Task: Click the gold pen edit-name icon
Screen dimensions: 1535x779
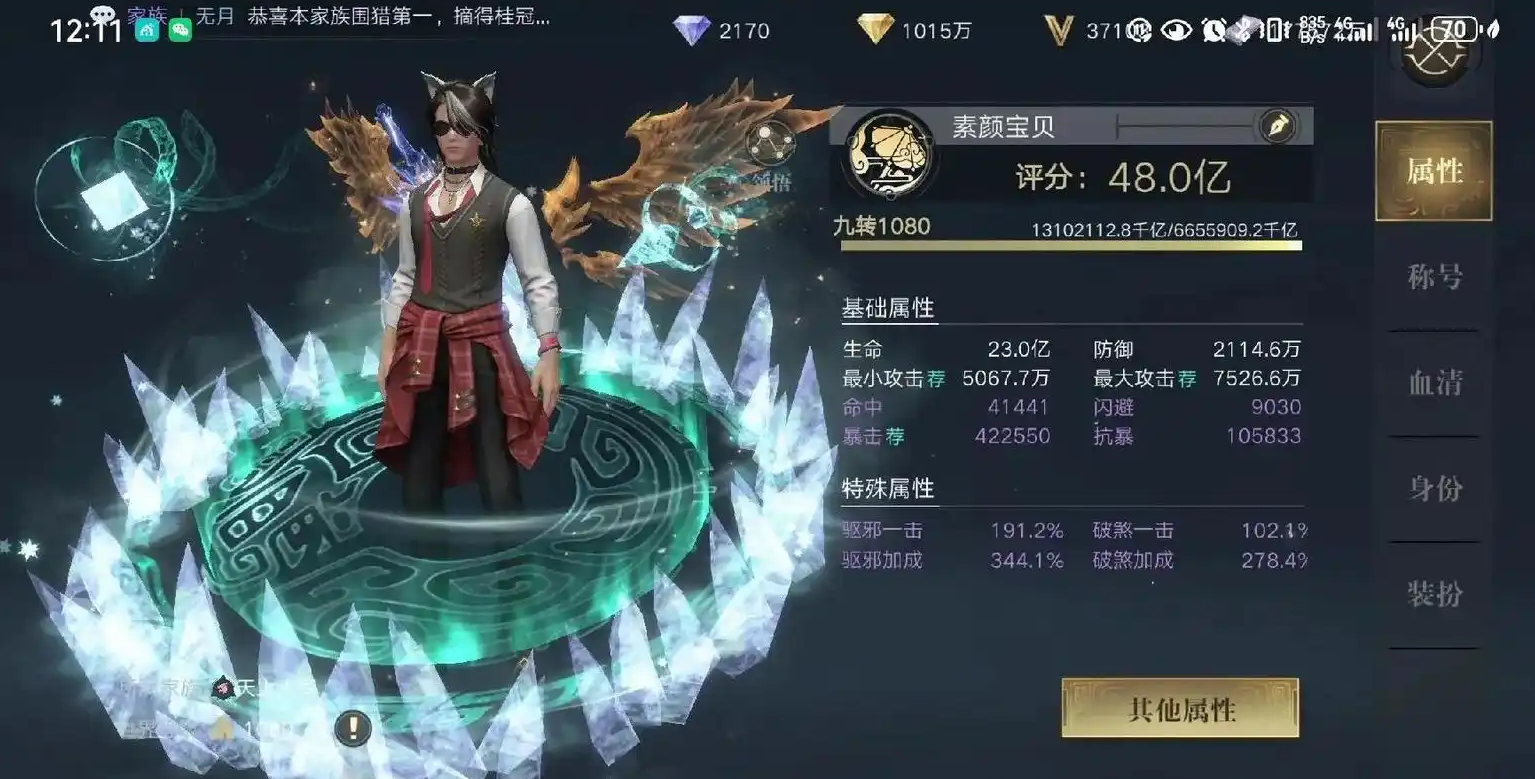Action: [x=1277, y=126]
